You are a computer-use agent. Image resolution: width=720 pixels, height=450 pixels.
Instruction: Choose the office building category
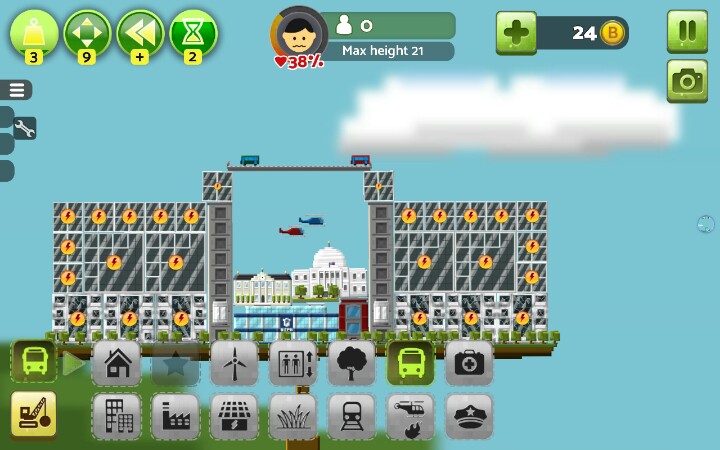coord(117,416)
